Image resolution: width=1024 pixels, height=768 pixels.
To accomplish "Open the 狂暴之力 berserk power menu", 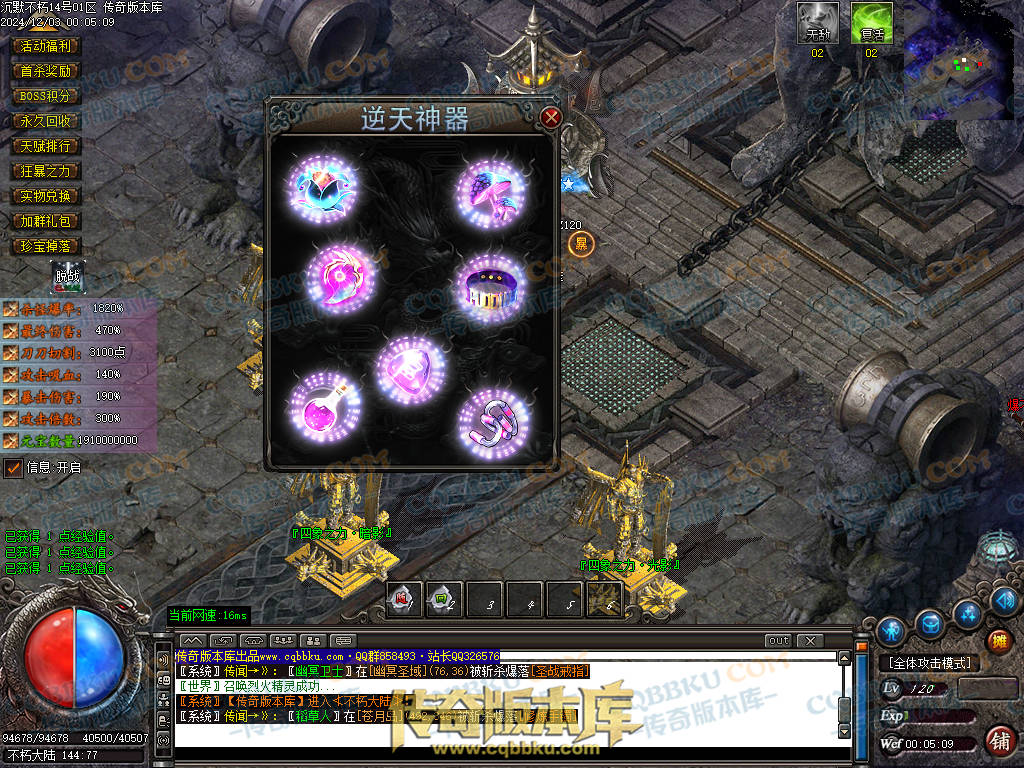I will (46, 171).
